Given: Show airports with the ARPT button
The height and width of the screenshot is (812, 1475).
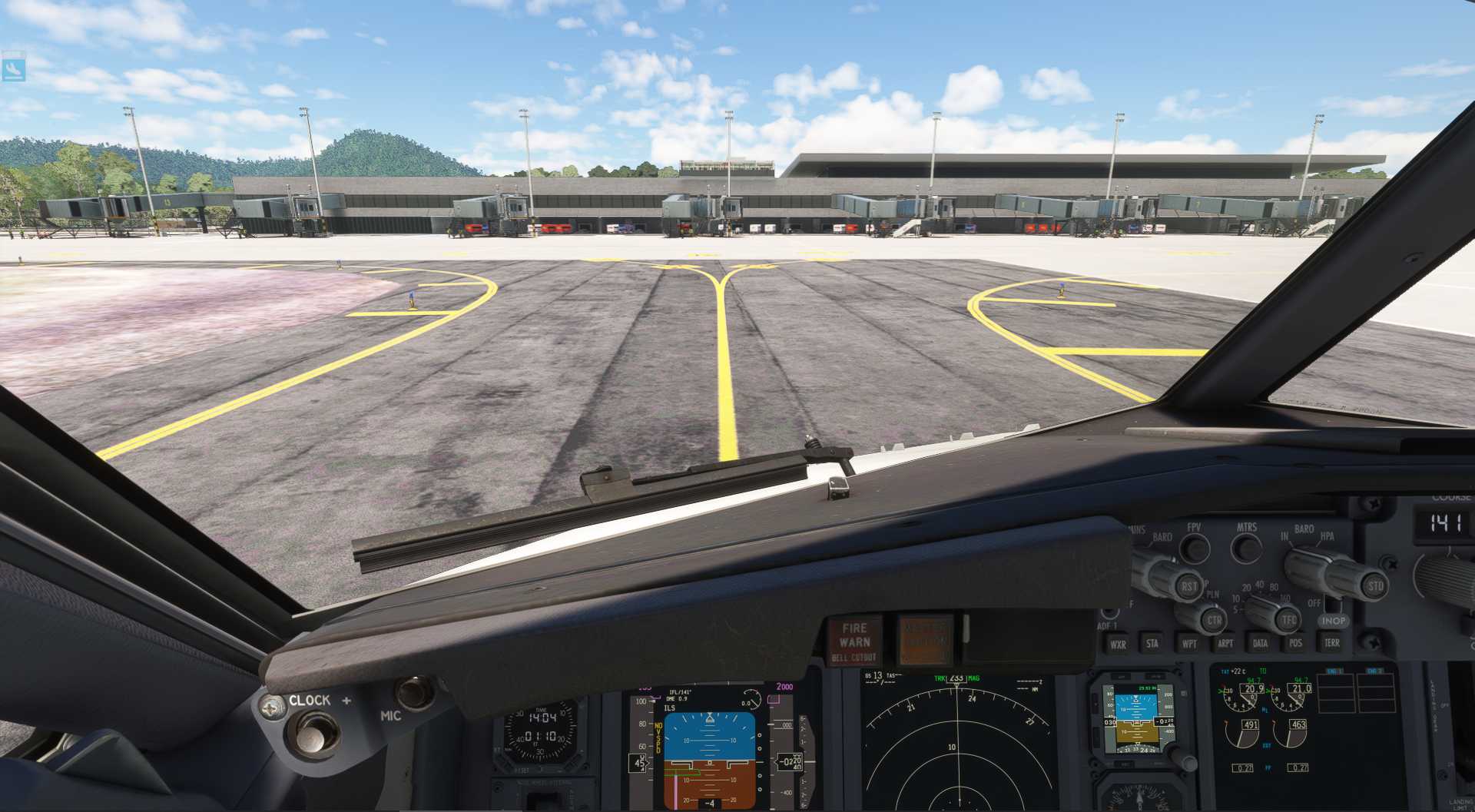Looking at the screenshot, I should (1225, 644).
